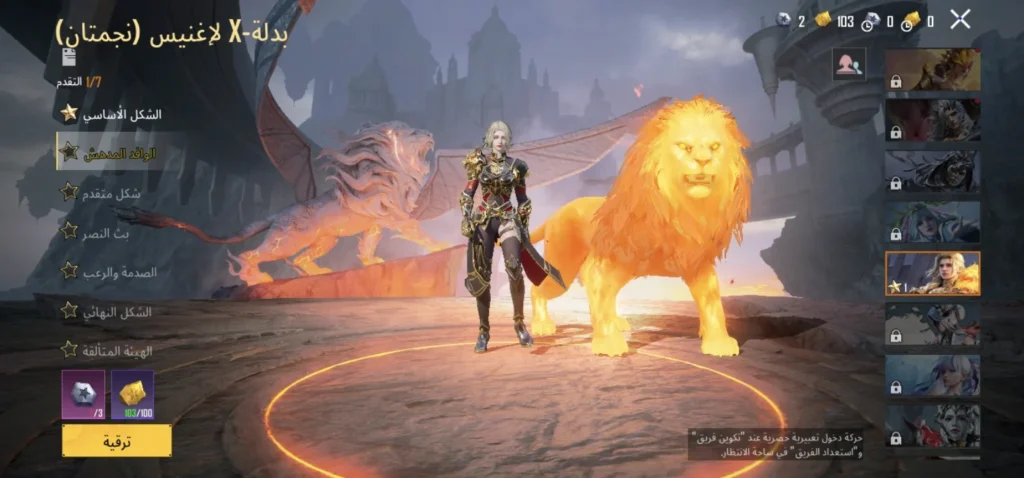The height and width of the screenshot is (478, 1024).
Task: Select the locked blue-haired suit thumbnail
Action: [932, 375]
